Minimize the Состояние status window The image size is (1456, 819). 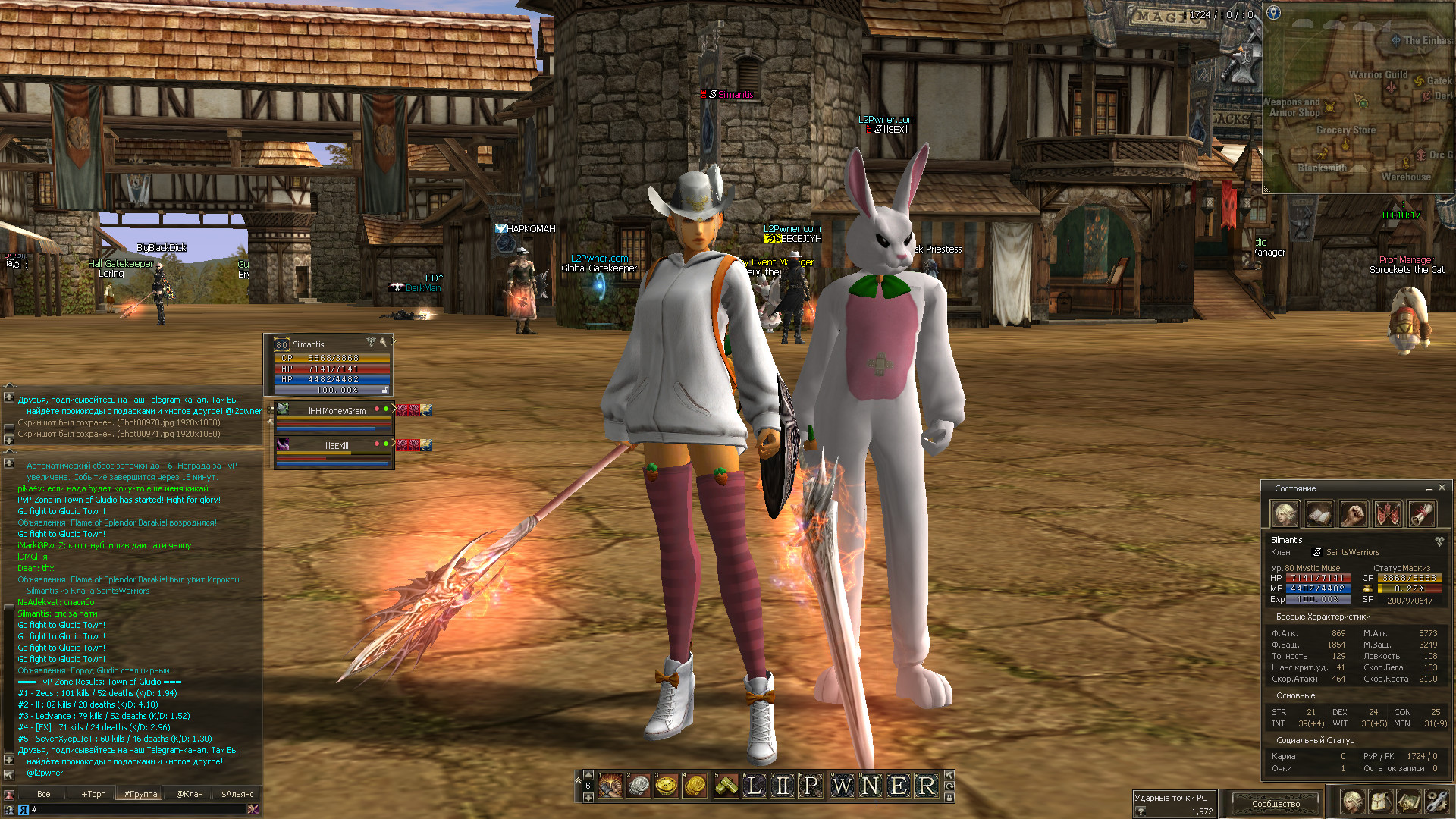coord(1429,488)
